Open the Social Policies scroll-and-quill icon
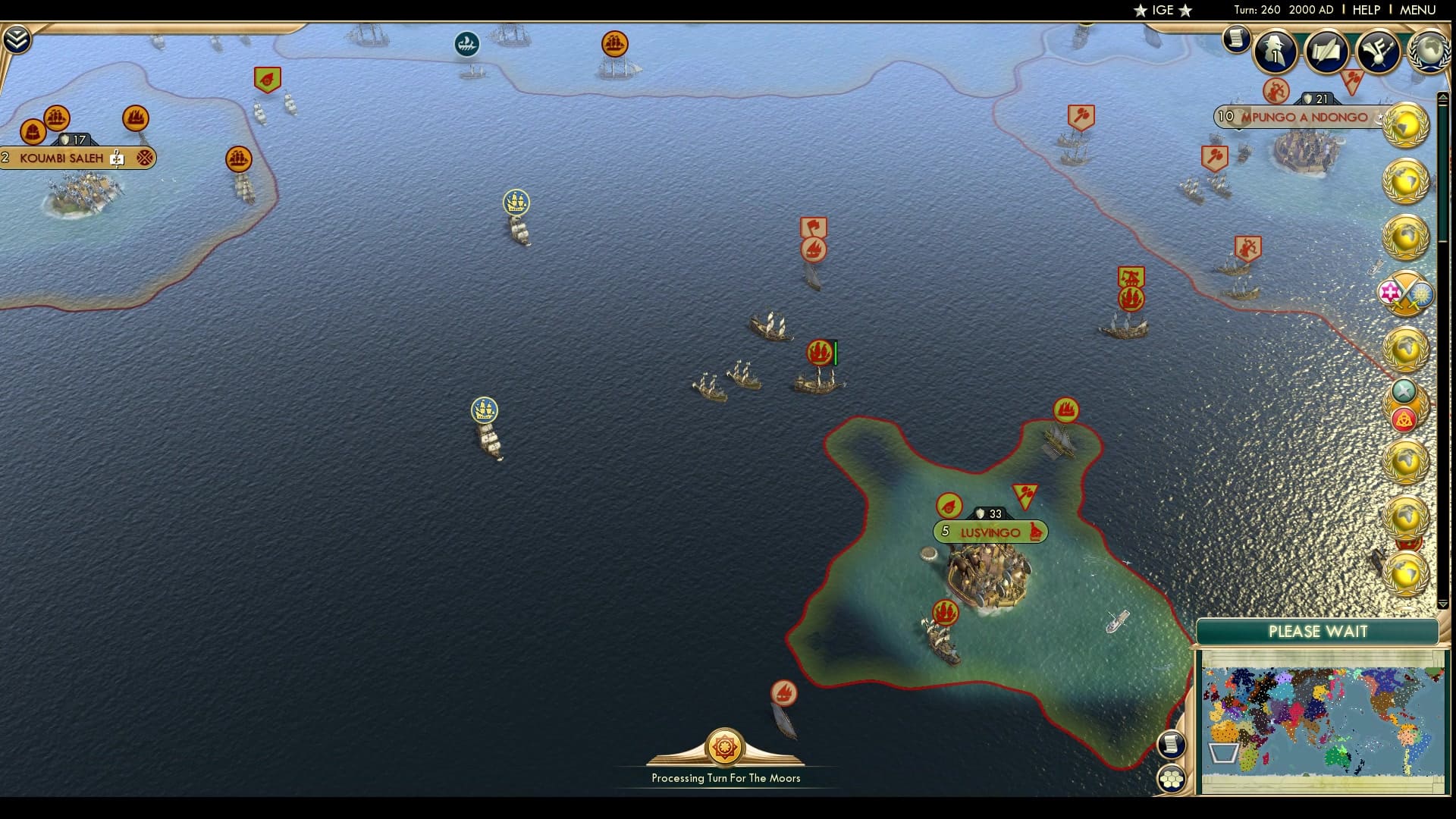Screen dimensions: 1456x819 click(x=1325, y=53)
